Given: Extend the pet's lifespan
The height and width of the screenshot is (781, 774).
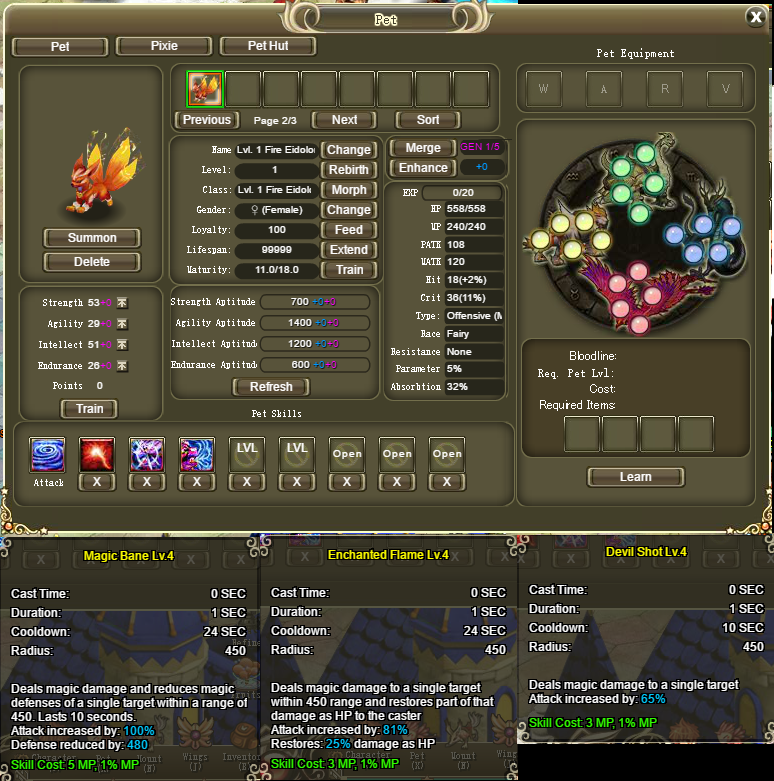Looking at the screenshot, I should coord(349,250).
